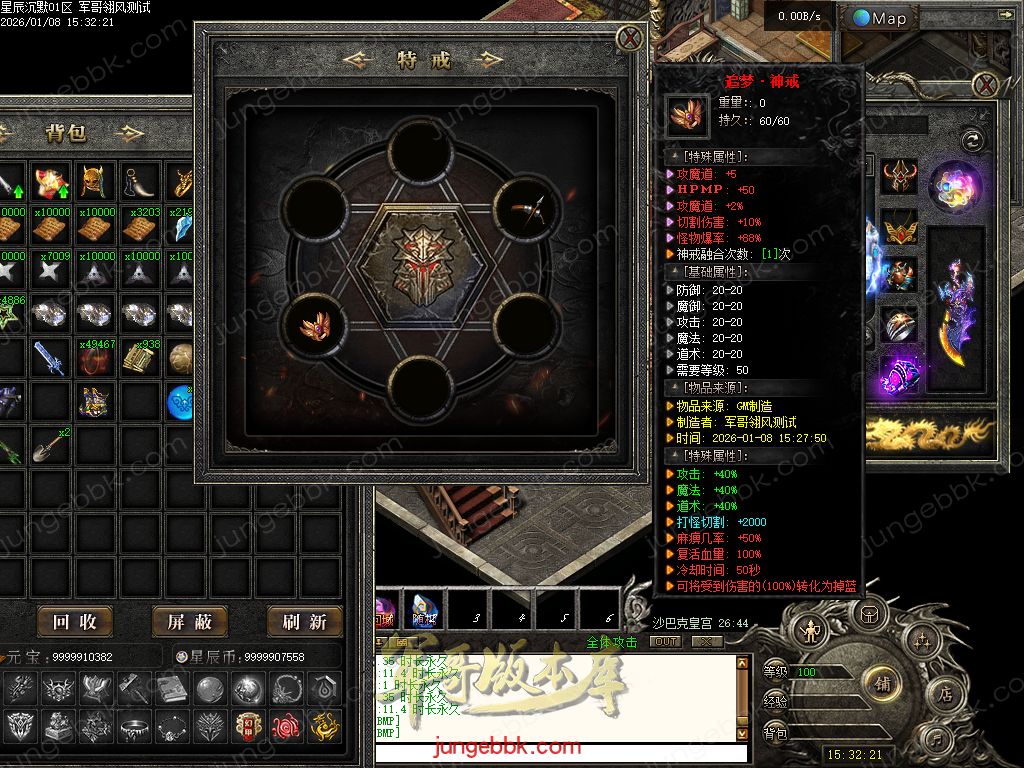Image resolution: width=1024 pixels, height=768 pixels.
Task: Select the fiery red ring item x49467
Action: pos(96,360)
